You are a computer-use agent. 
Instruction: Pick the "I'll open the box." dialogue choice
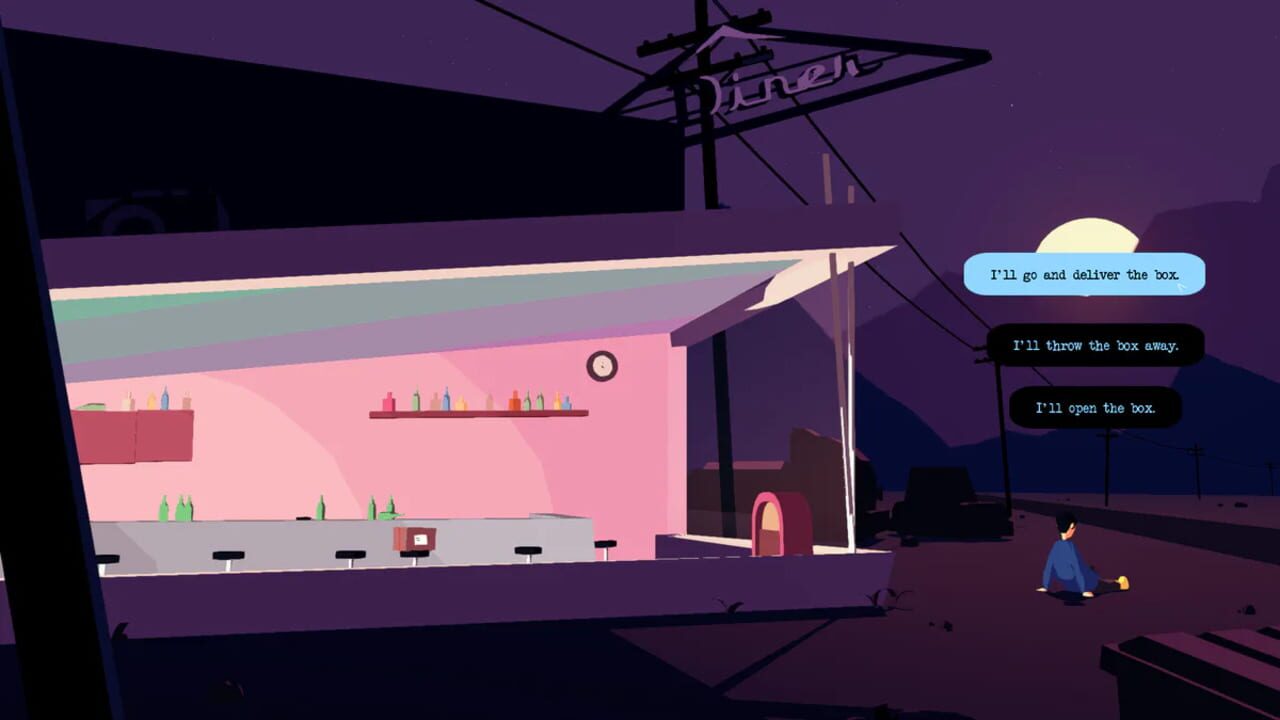(x=1096, y=408)
